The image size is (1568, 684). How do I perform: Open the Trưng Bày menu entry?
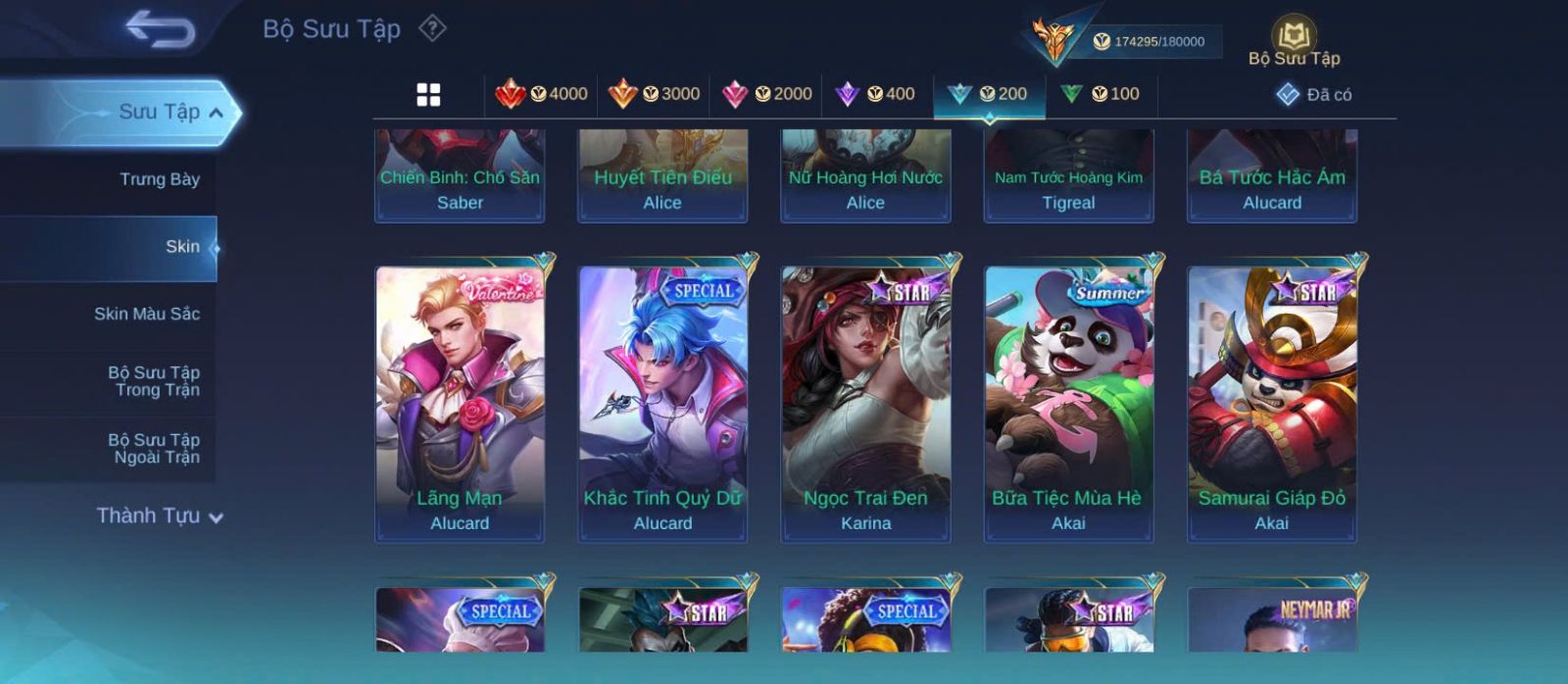pos(159,179)
